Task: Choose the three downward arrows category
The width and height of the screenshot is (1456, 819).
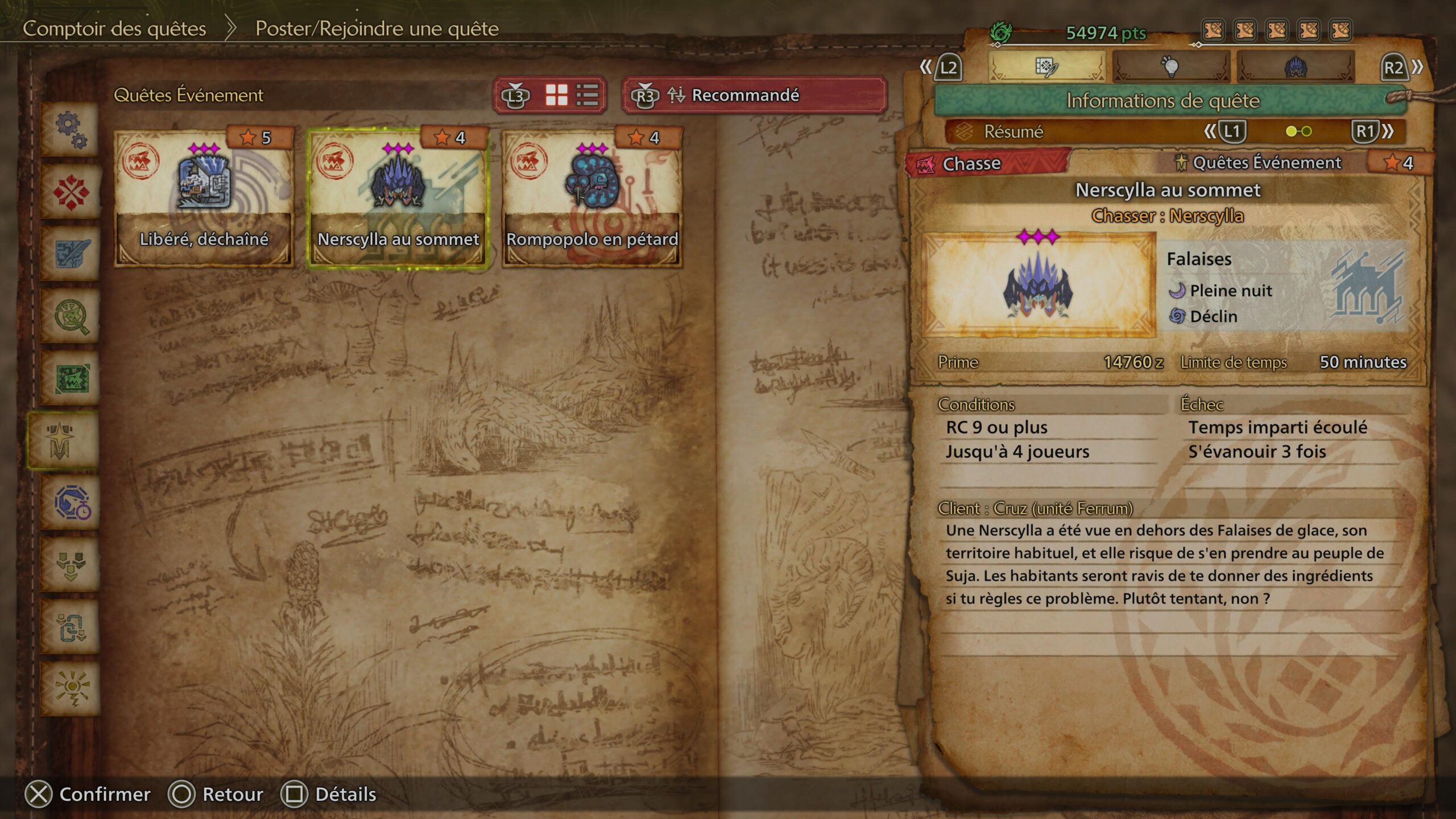Action: click(x=71, y=565)
